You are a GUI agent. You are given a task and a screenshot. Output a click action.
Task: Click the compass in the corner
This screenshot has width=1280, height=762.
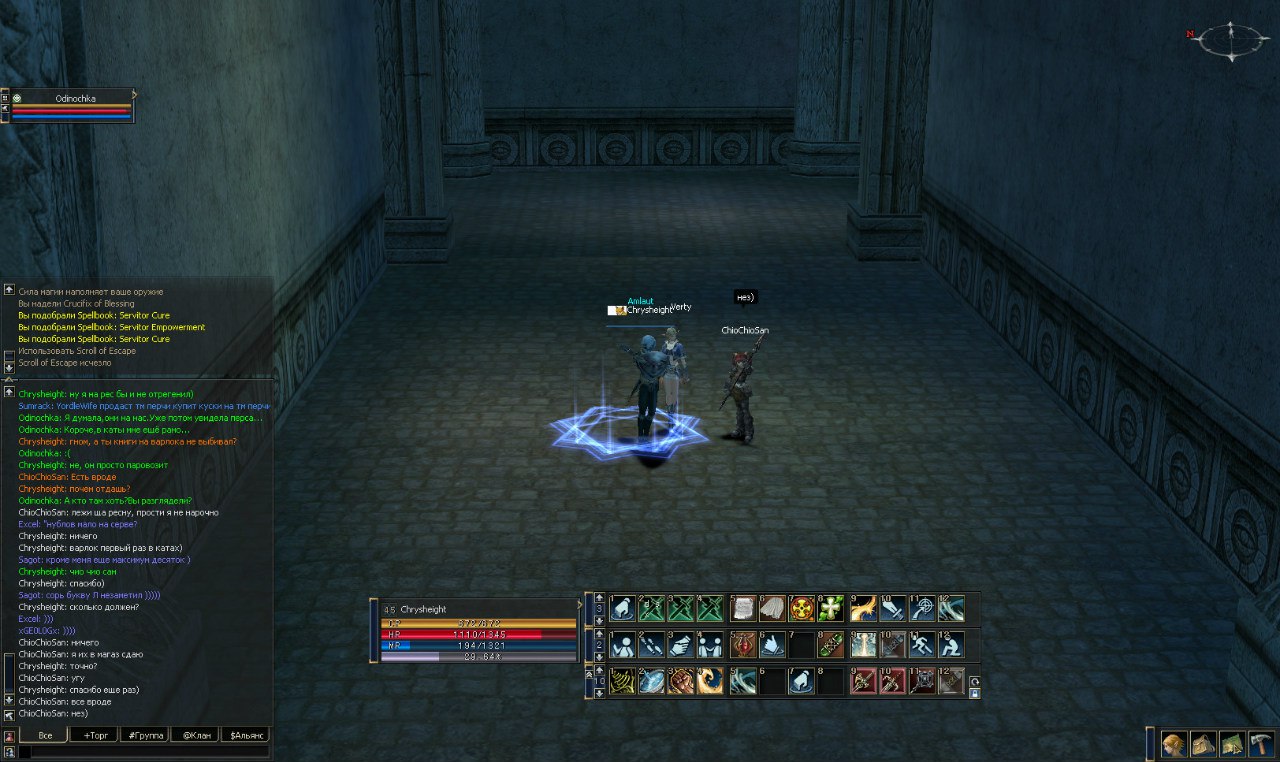1232,39
